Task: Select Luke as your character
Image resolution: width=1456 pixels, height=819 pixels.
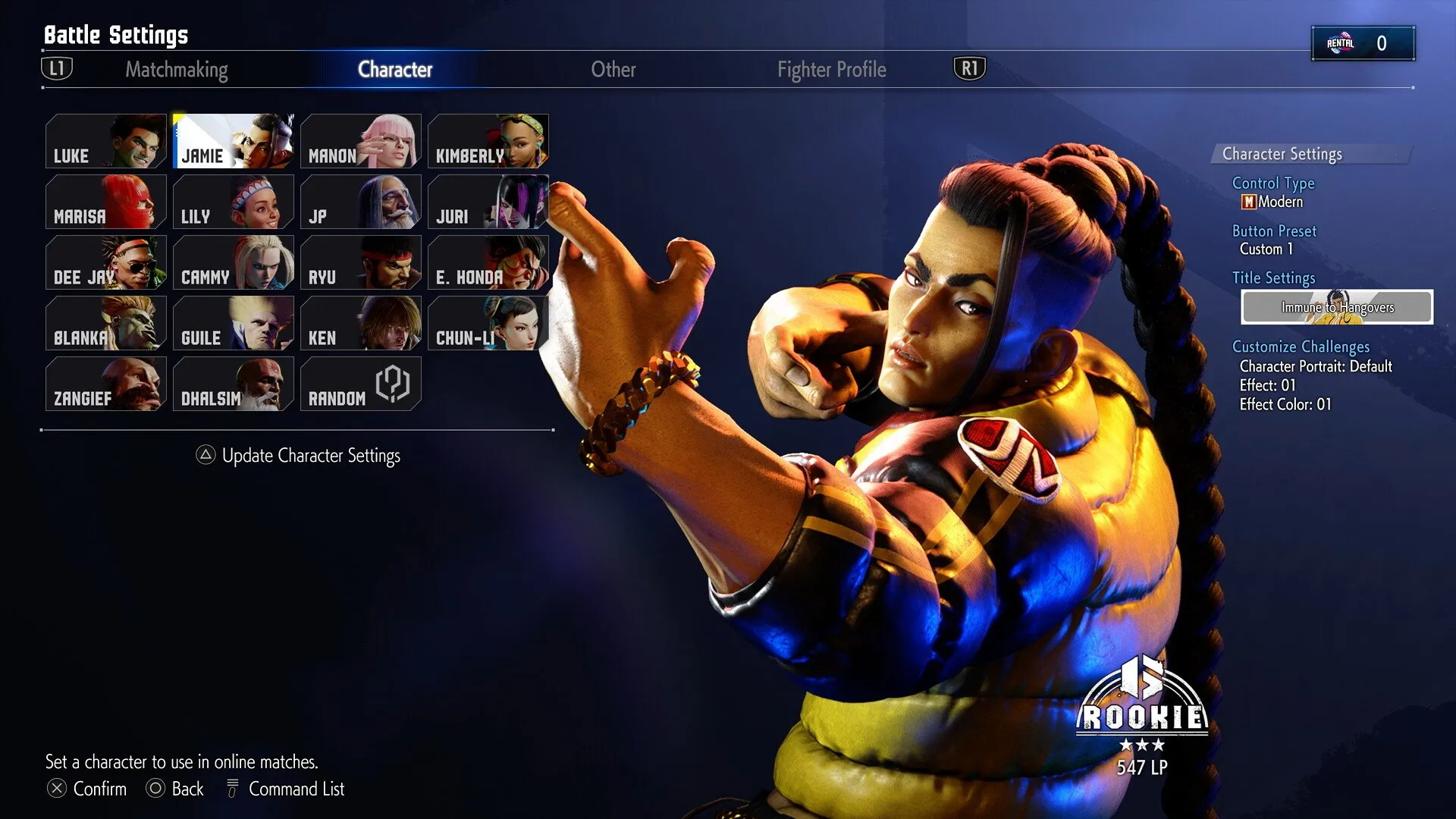Action: pyautogui.click(x=105, y=141)
